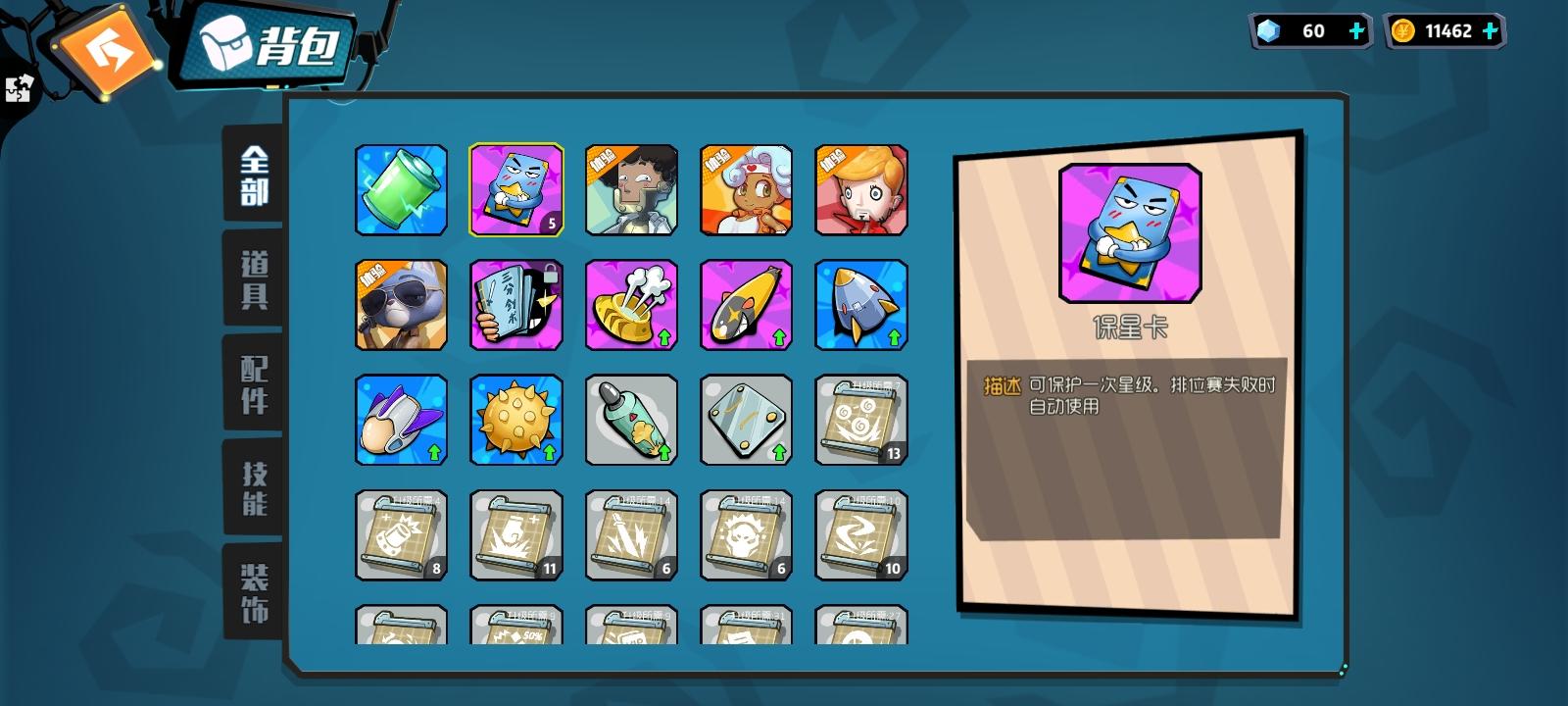The width and height of the screenshot is (1568, 706).
Task: Select the golden fish torpedo item
Action: click(x=745, y=304)
